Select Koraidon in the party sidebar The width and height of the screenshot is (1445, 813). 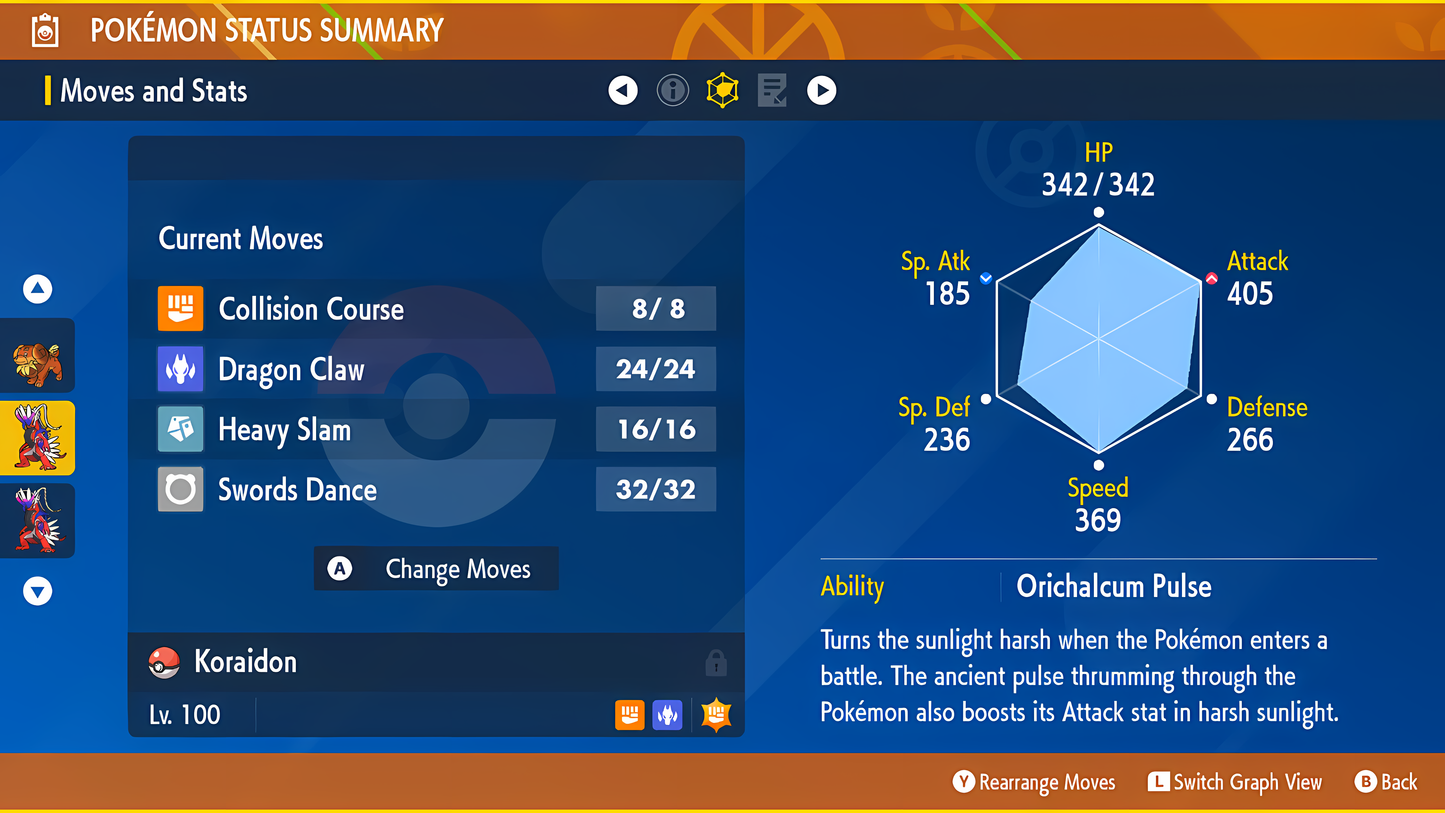coord(37,437)
